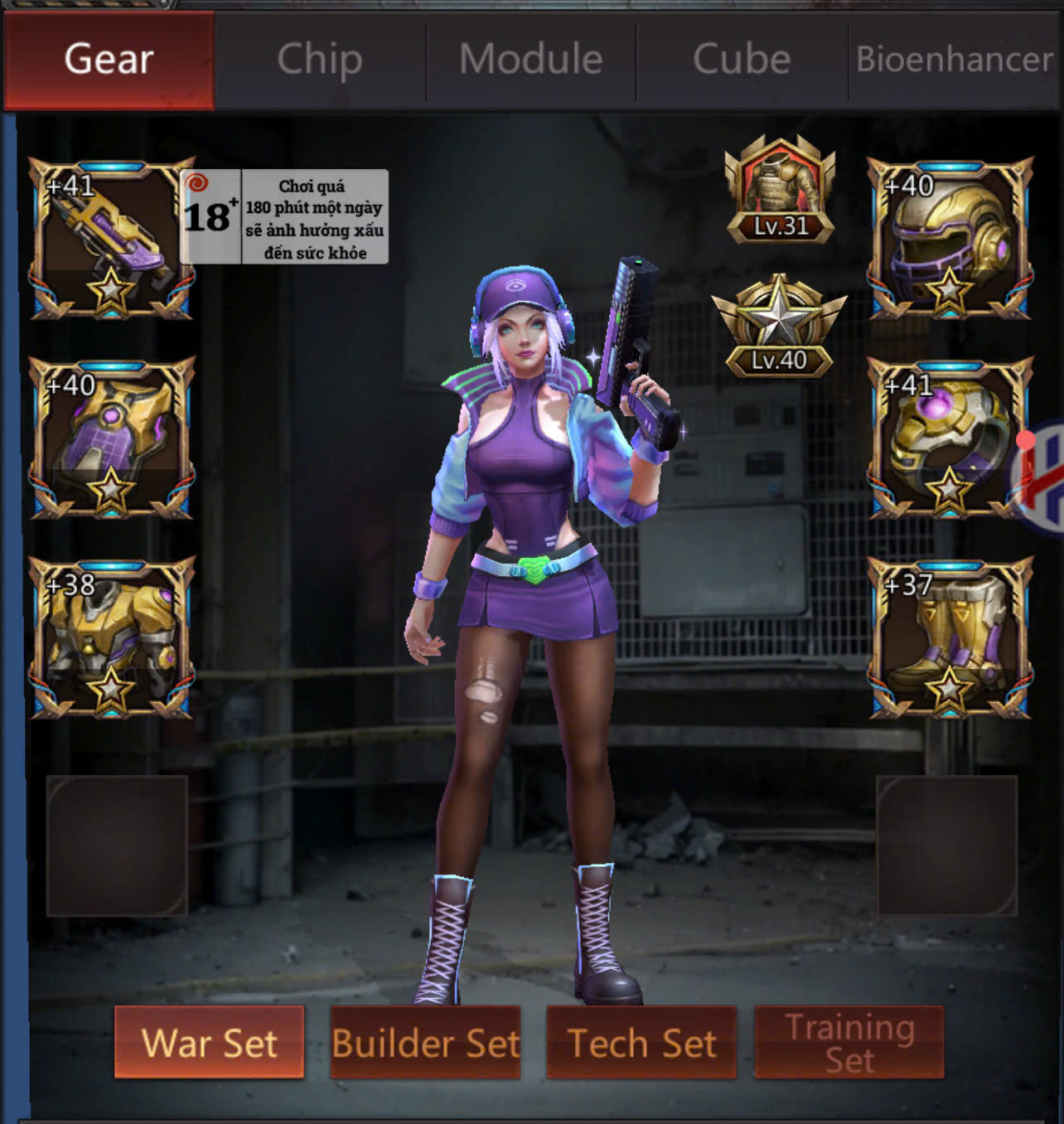This screenshot has height=1124, width=1064.
Task: Select the +38 chest armor slot
Action: (112, 637)
